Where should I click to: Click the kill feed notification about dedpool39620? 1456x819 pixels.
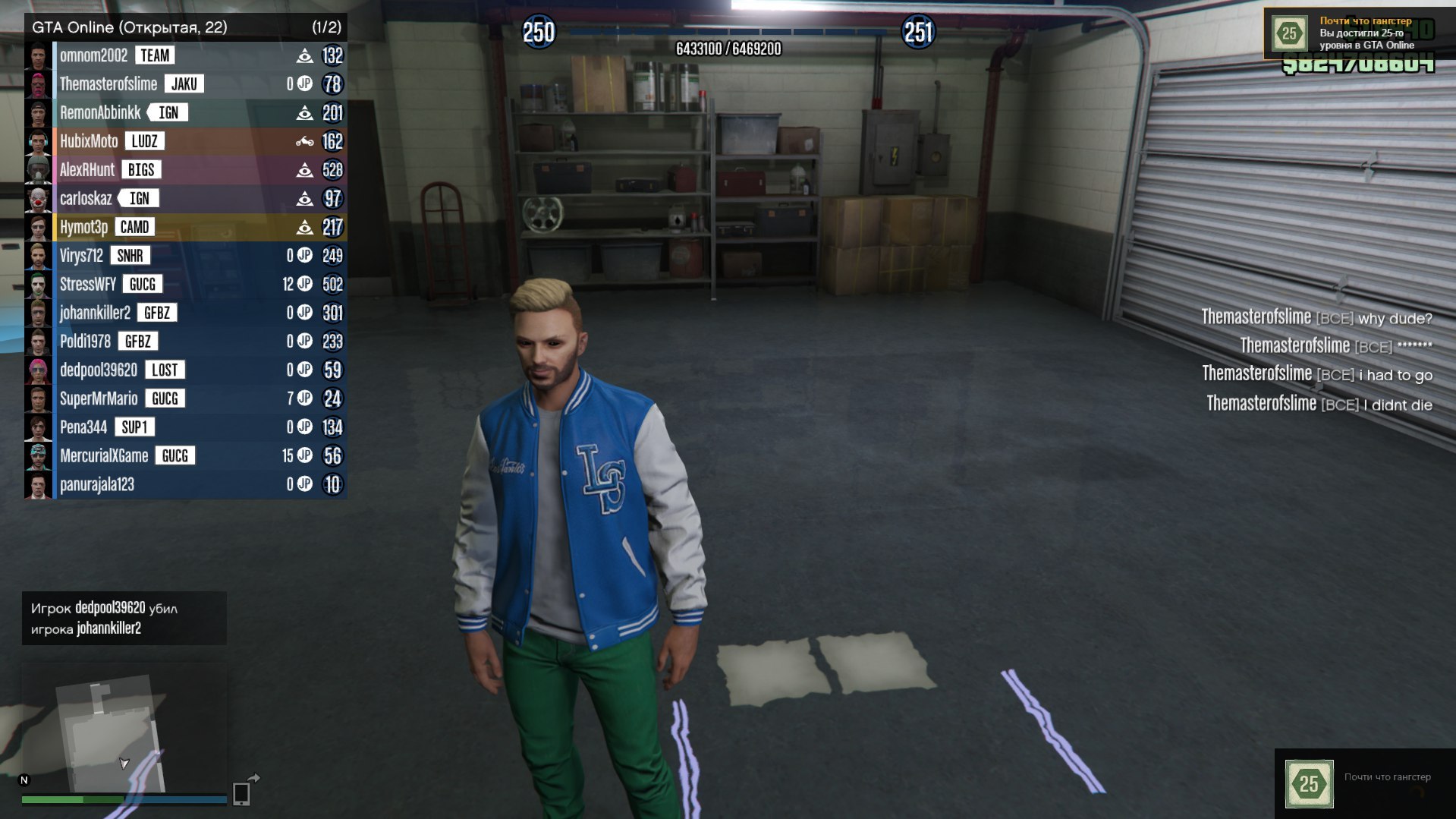tap(124, 618)
